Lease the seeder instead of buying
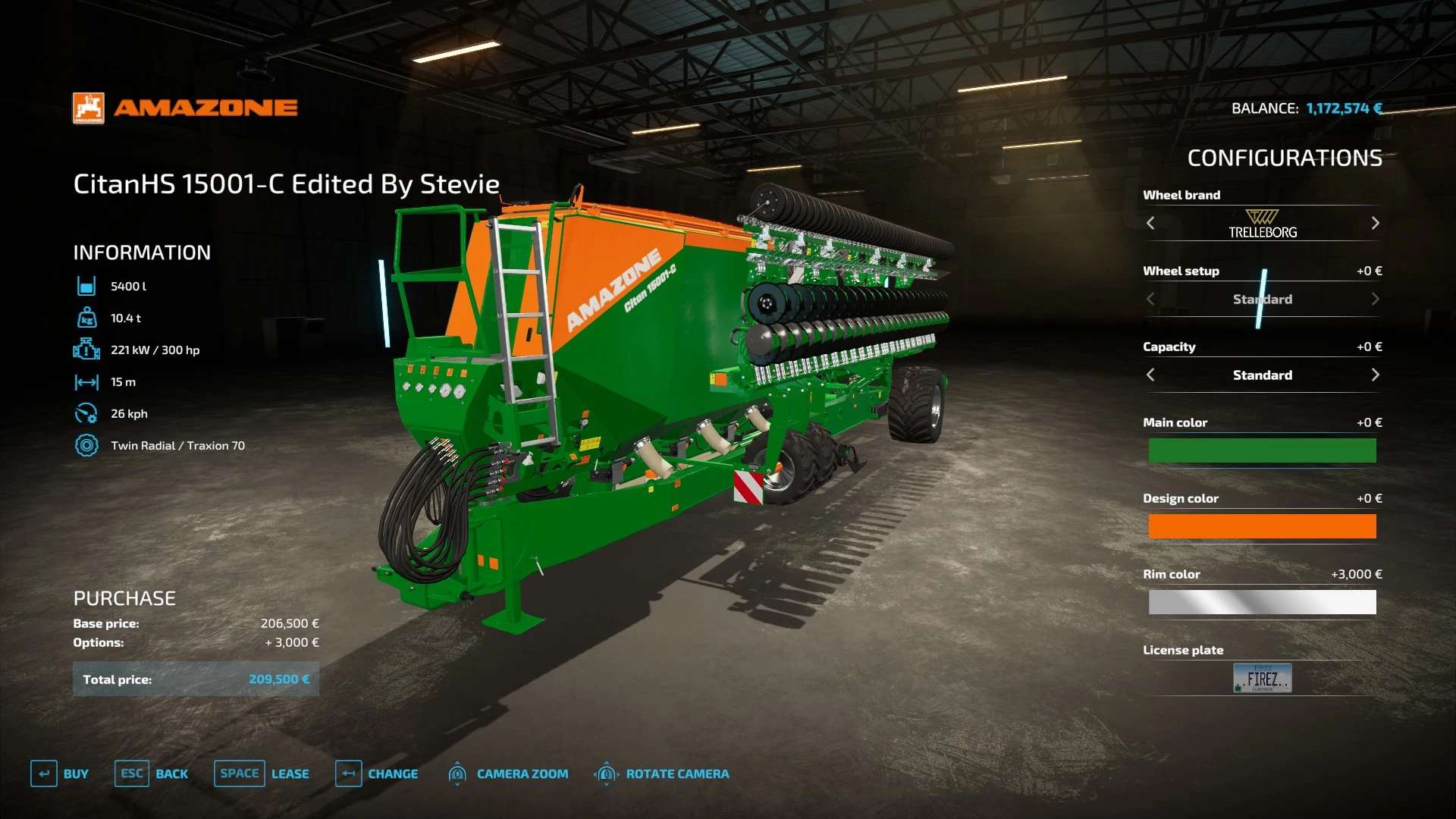This screenshot has width=1456, height=819. pyautogui.click(x=262, y=773)
